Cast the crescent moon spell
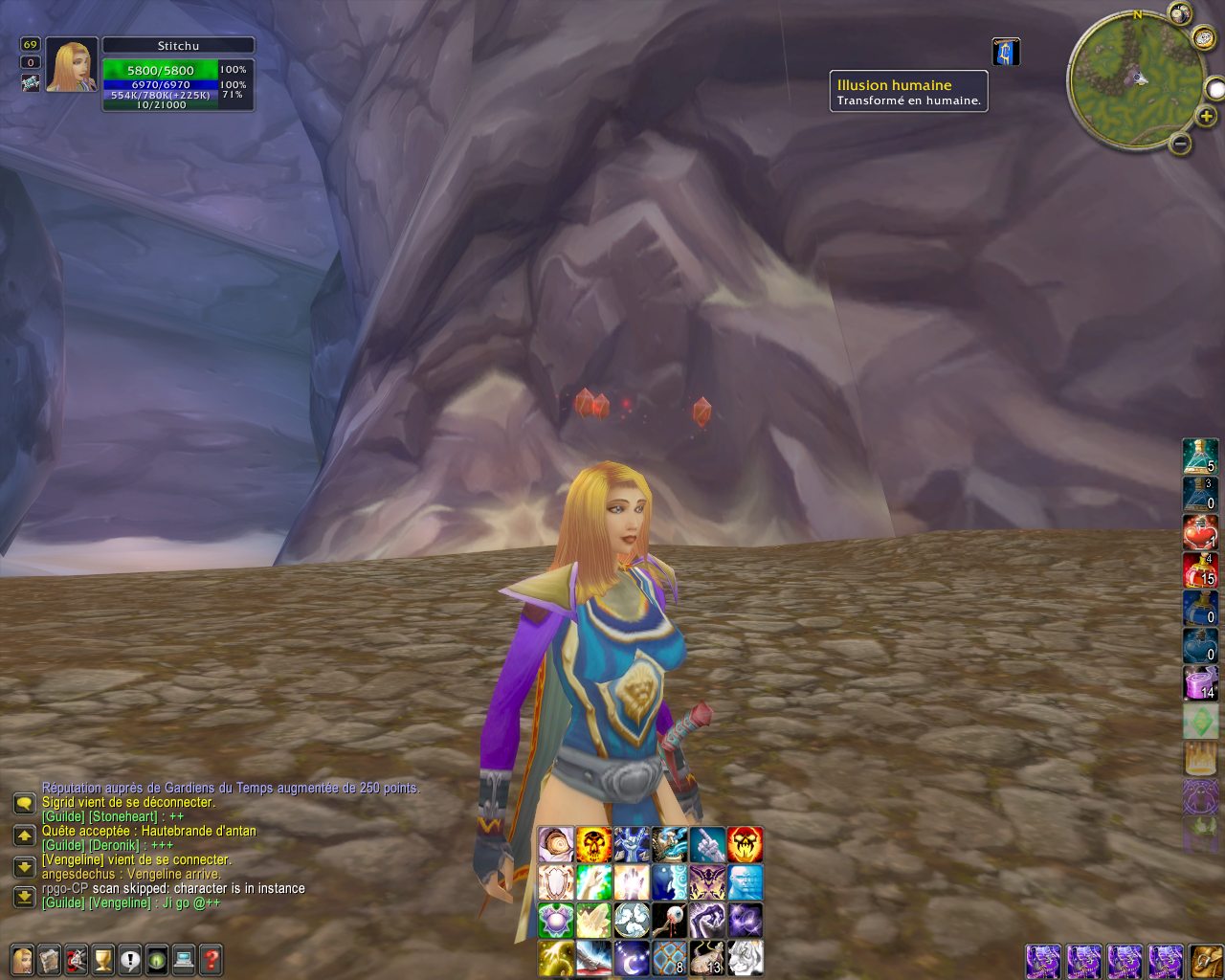Viewport: 1225px width, 980px height. [632, 957]
